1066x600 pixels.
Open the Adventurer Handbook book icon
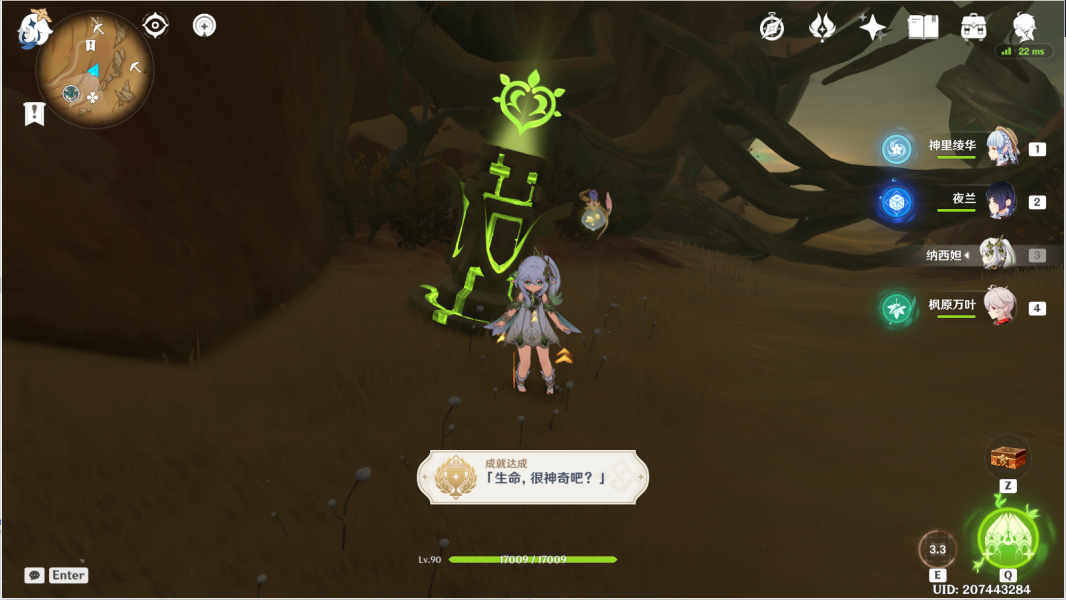922,27
